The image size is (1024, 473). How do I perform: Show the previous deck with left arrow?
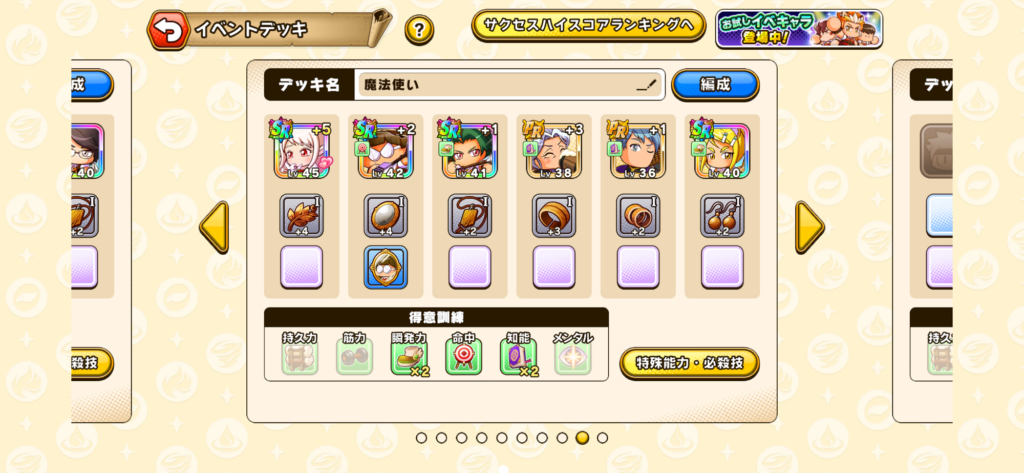point(214,227)
